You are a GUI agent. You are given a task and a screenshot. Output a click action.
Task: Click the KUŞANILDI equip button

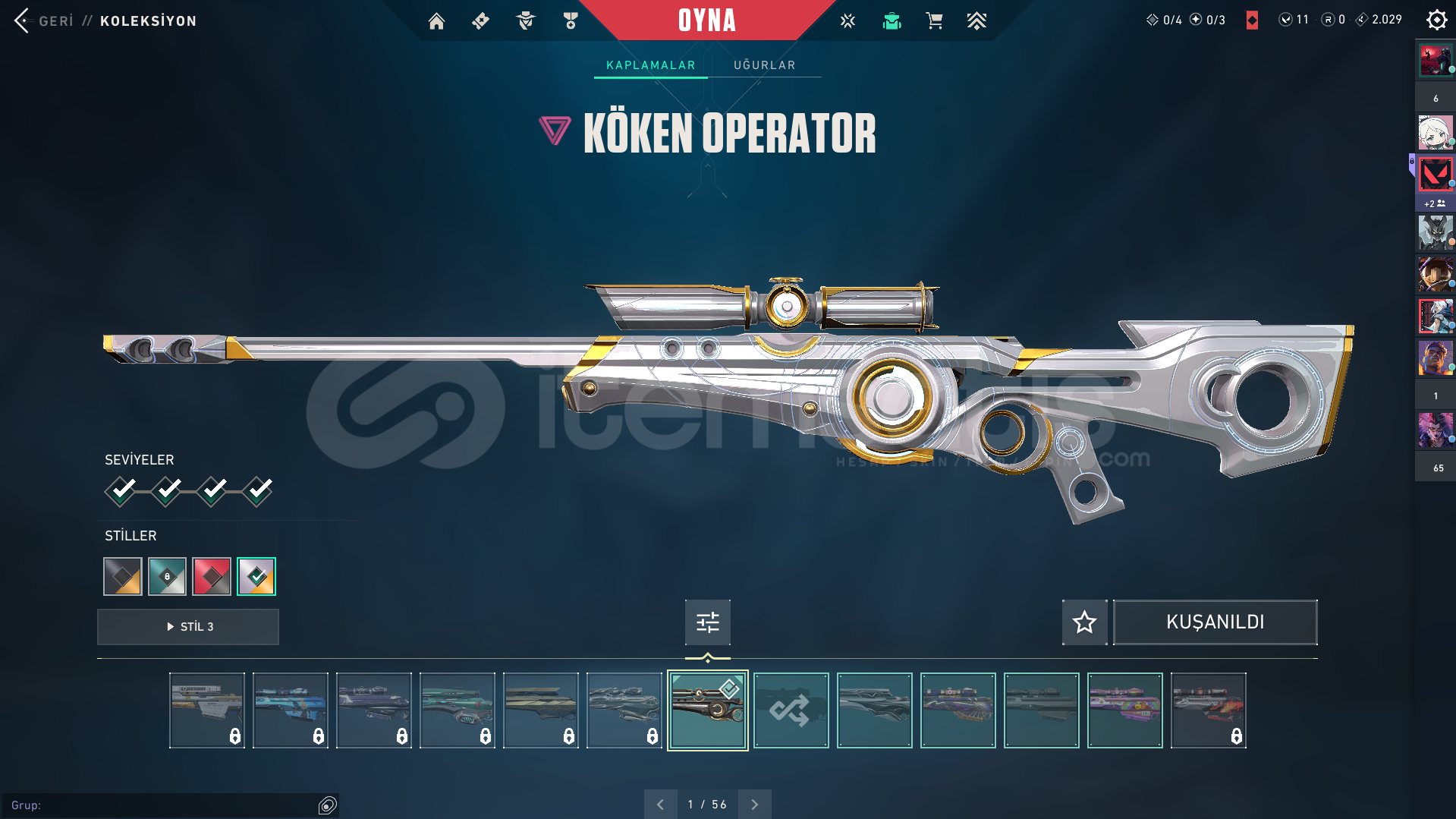tap(1215, 622)
